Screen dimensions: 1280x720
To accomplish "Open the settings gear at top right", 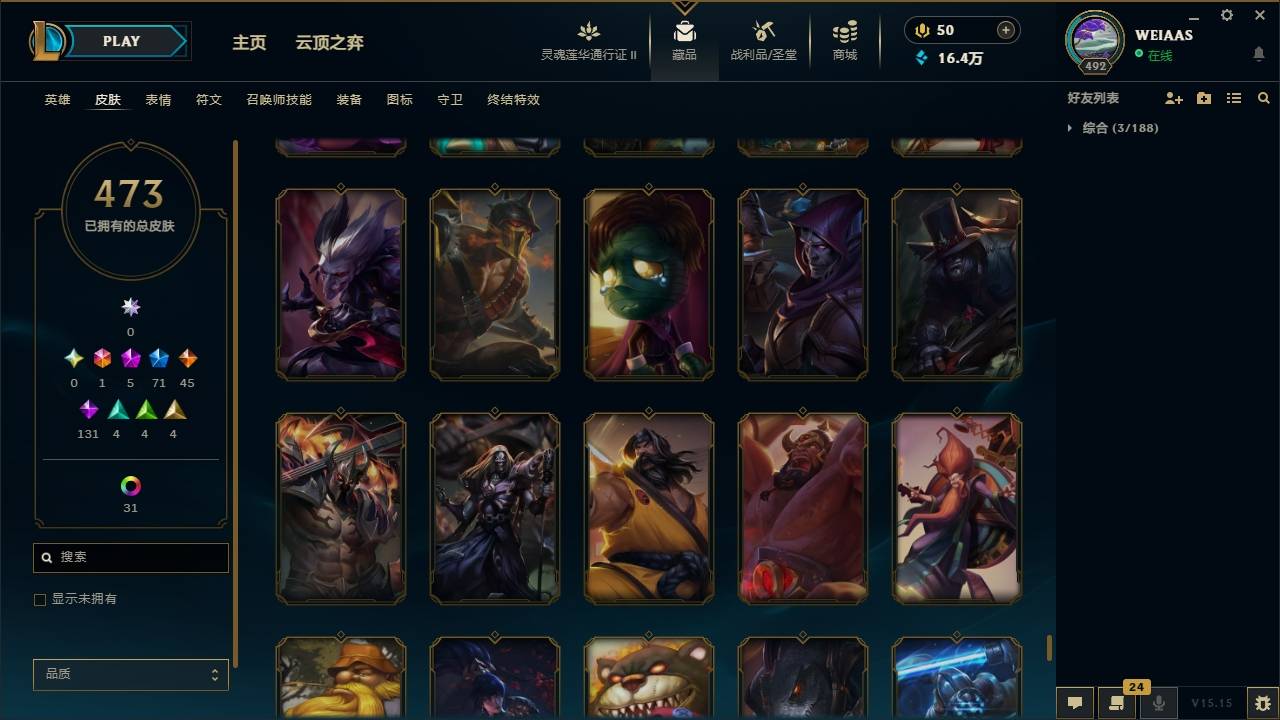I will [x=1226, y=15].
